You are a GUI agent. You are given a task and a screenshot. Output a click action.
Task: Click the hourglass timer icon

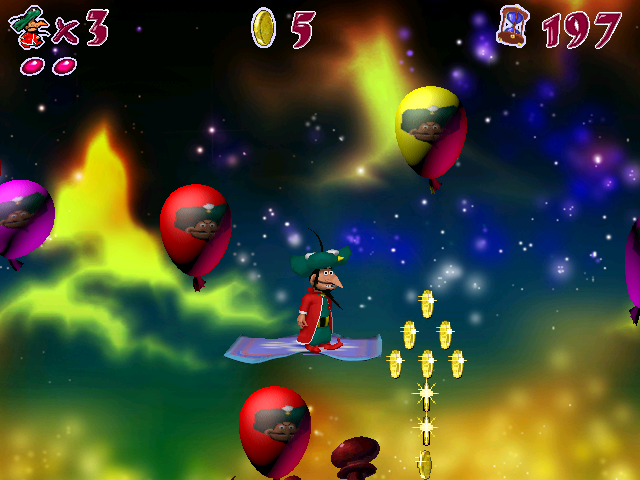click(x=514, y=26)
